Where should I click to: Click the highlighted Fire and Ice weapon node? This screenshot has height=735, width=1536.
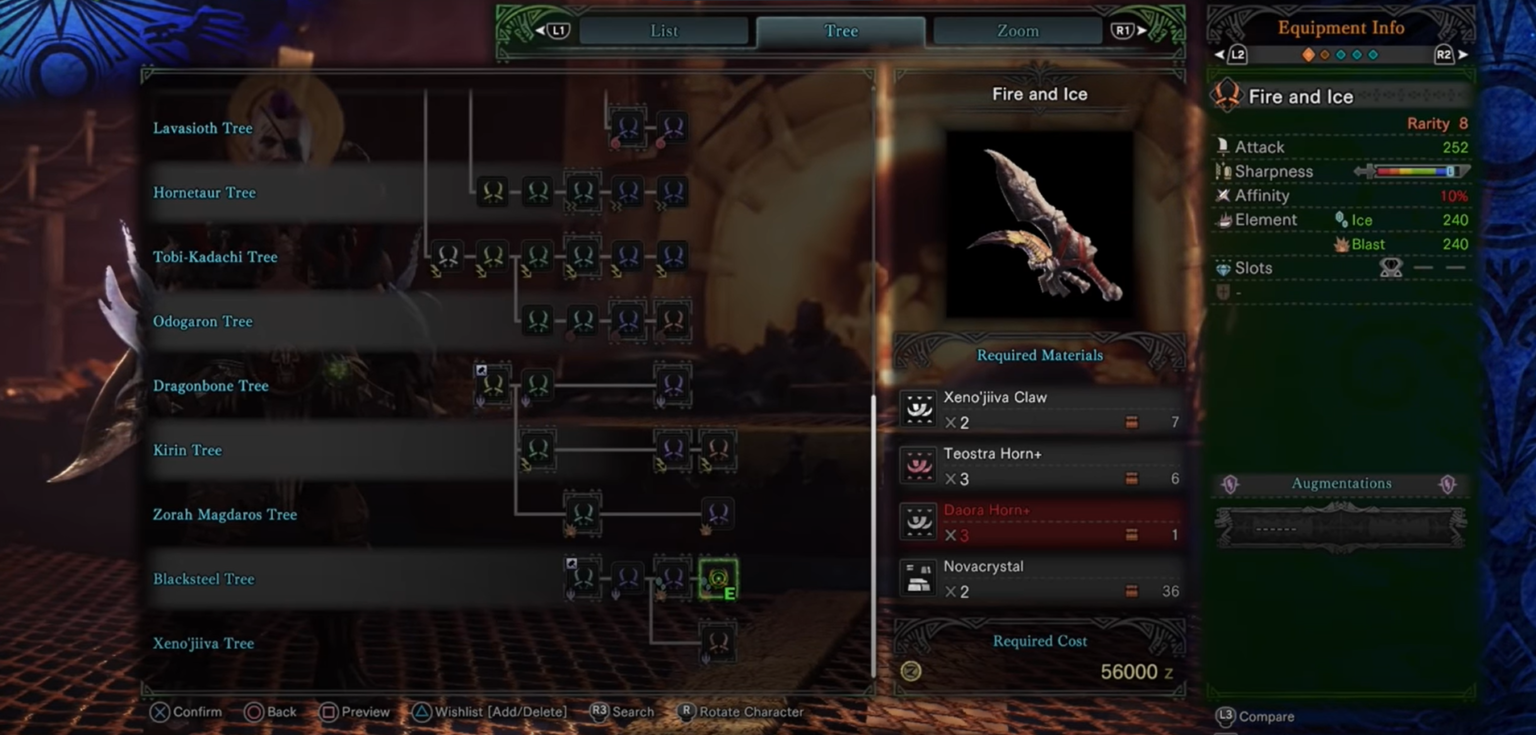click(x=719, y=578)
